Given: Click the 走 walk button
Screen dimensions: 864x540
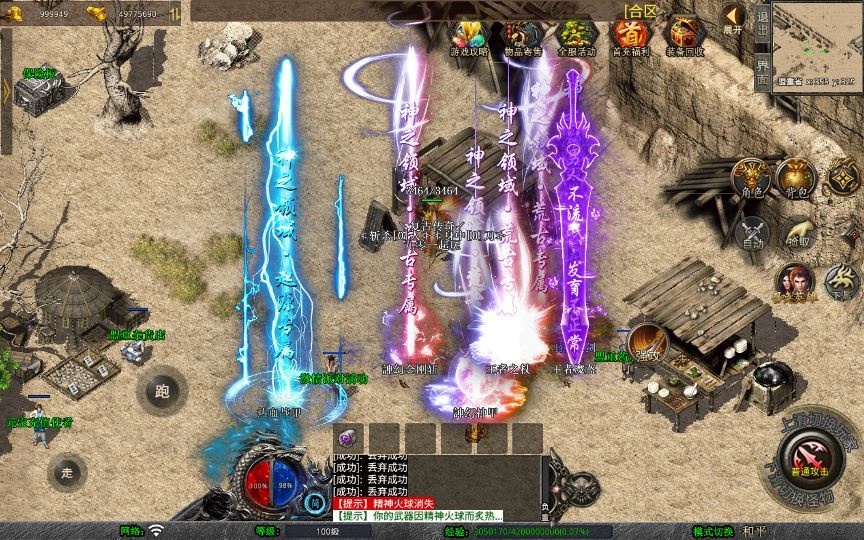Looking at the screenshot, I should (68, 472).
